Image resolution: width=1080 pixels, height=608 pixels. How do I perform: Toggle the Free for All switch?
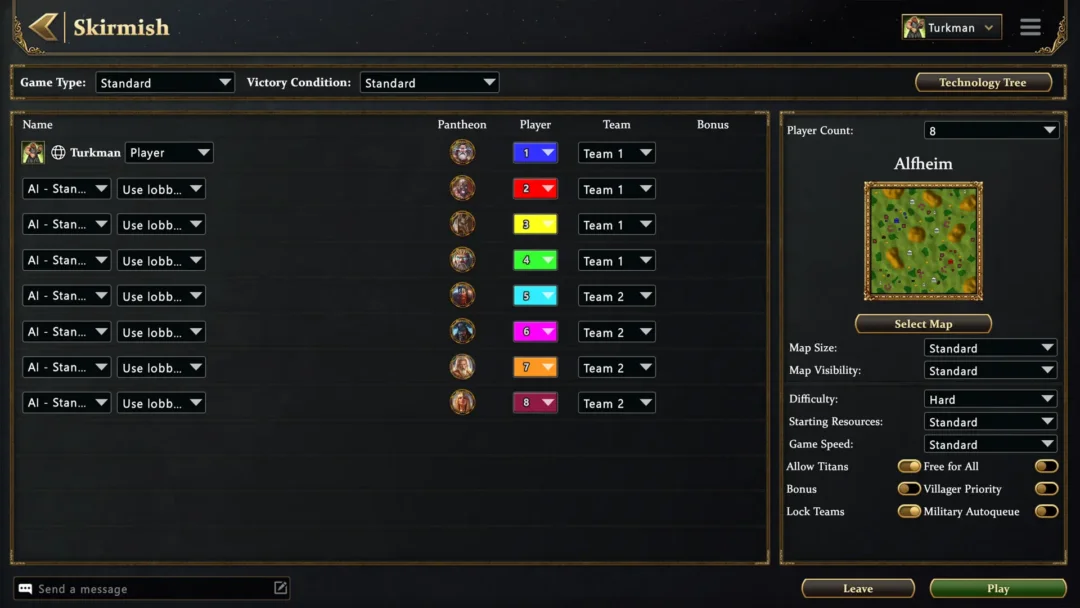coord(1046,467)
